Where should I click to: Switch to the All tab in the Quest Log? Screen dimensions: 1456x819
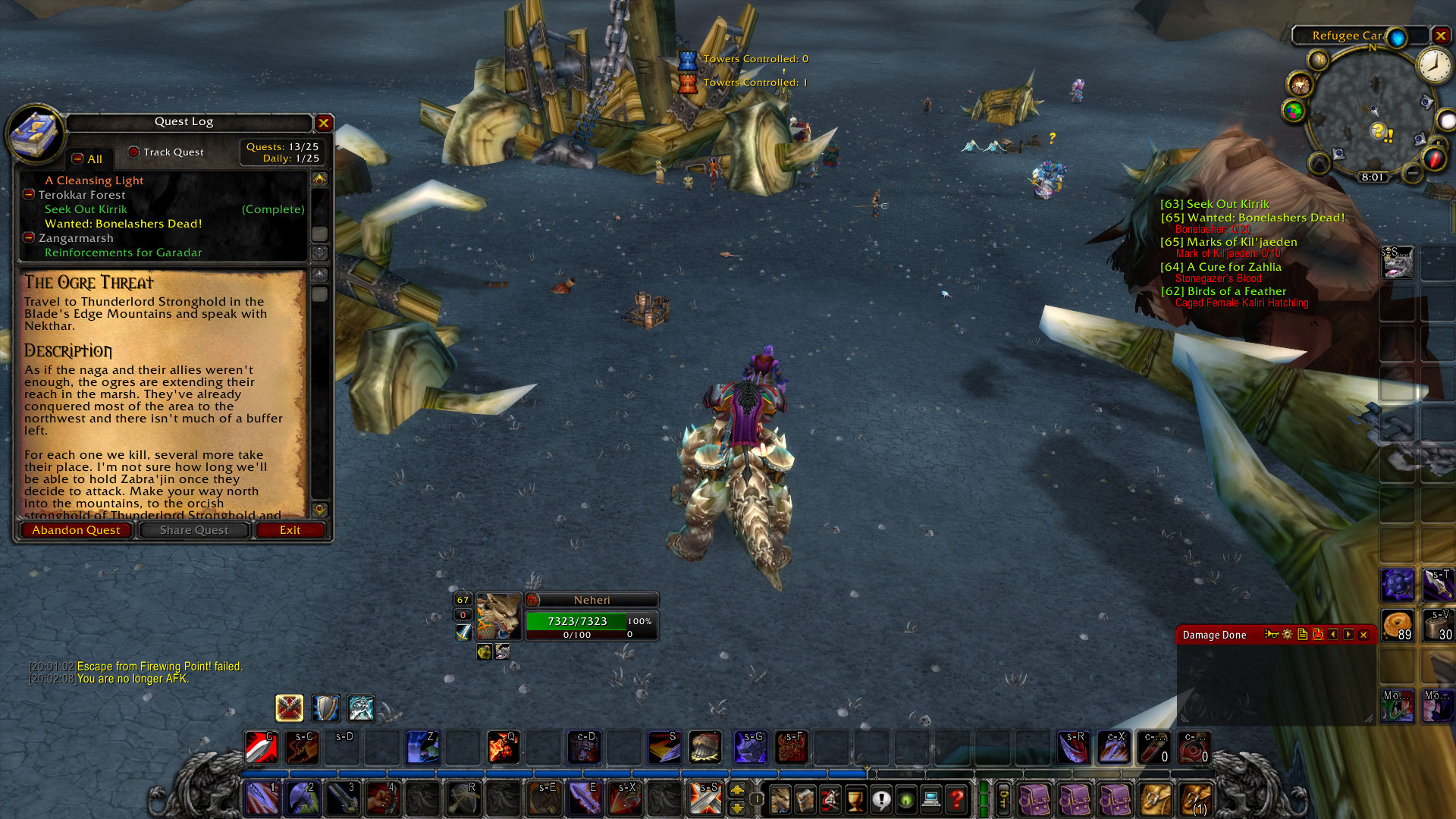pyautogui.click(x=89, y=159)
